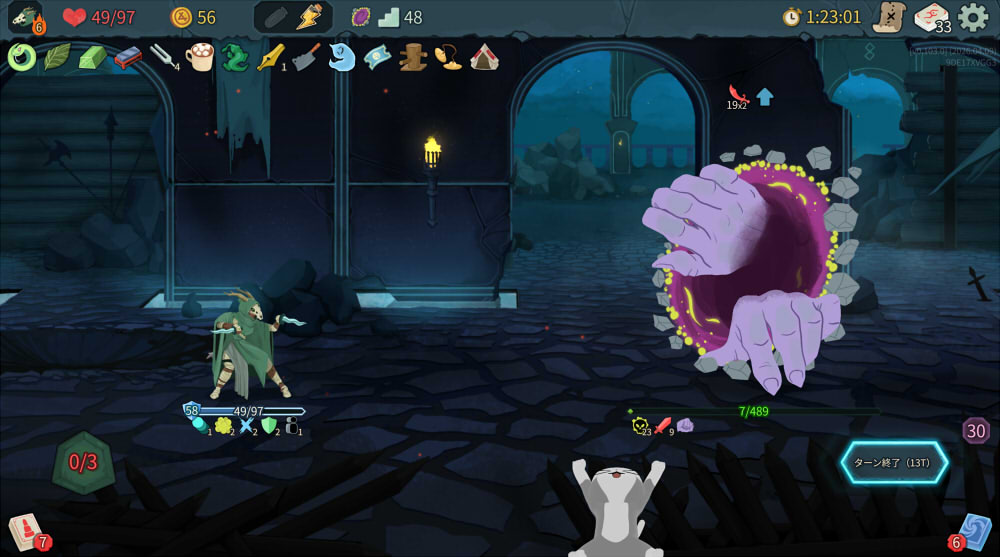Inspect the meat cleaver relic

[x=306, y=57]
